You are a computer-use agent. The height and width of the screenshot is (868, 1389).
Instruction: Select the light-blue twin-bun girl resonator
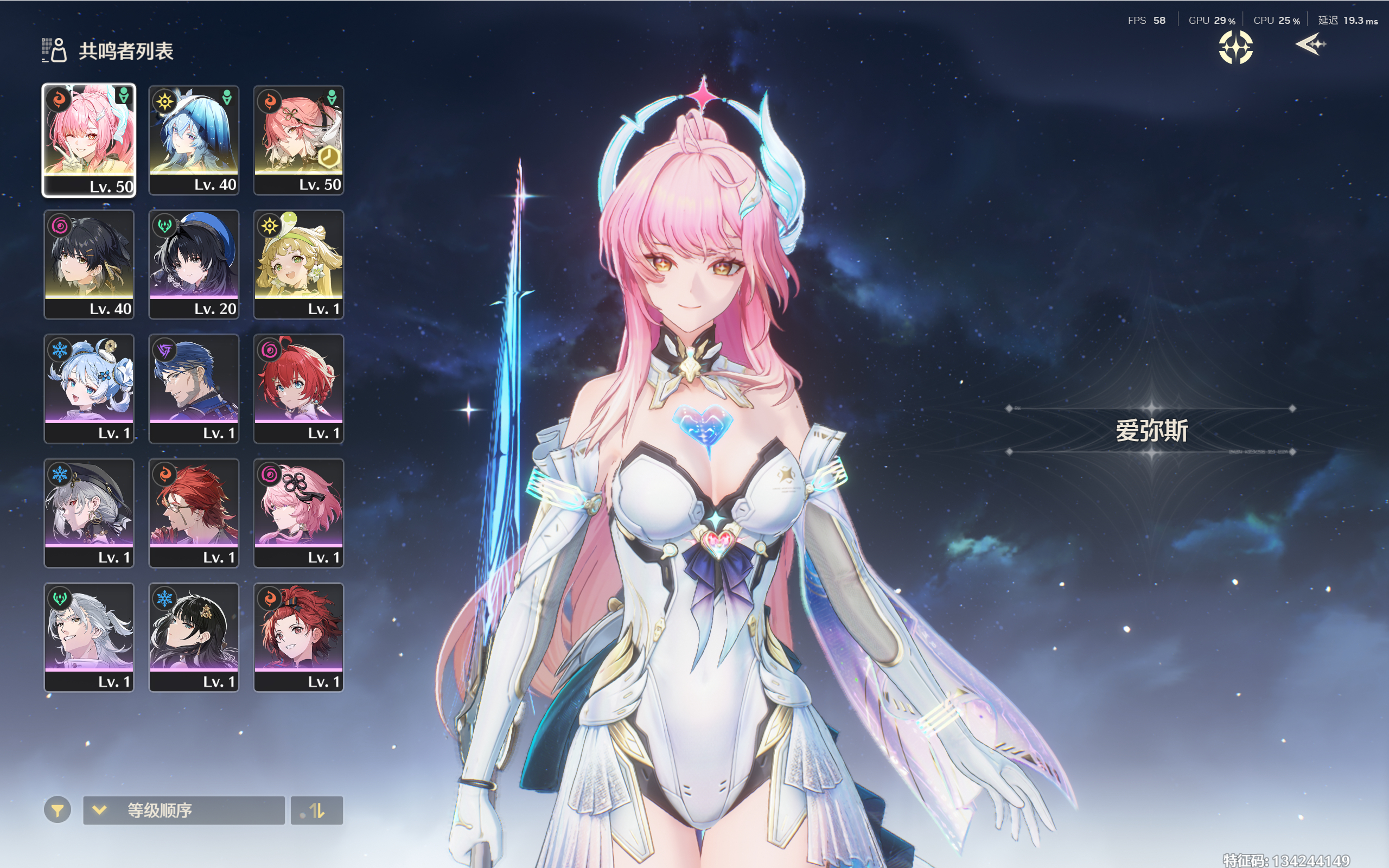click(x=89, y=388)
